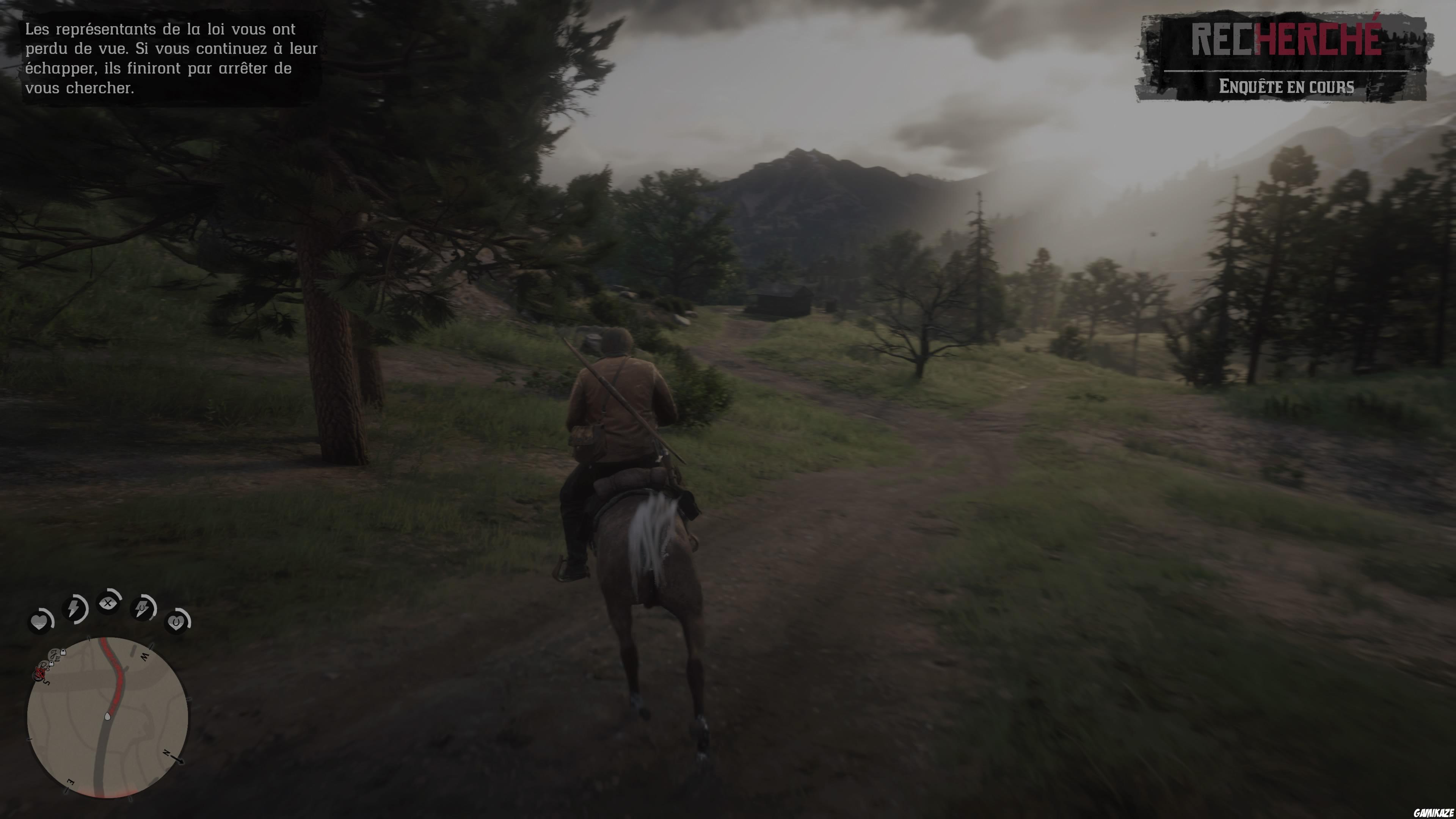This screenshot has height=819, width=1456.
Task: Click the W direction marker on minimap edge
Action: 145,656
